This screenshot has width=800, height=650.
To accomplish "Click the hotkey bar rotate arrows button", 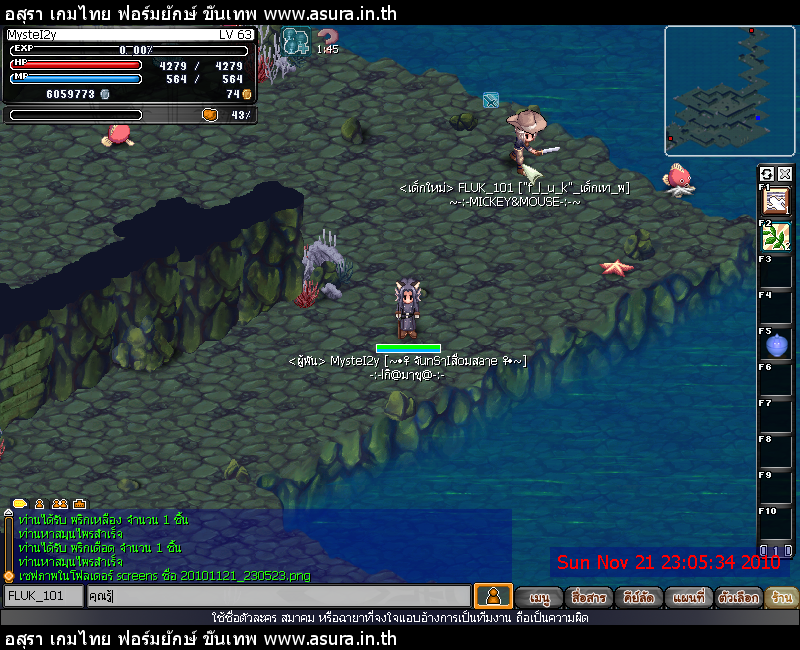I will 767,173.
